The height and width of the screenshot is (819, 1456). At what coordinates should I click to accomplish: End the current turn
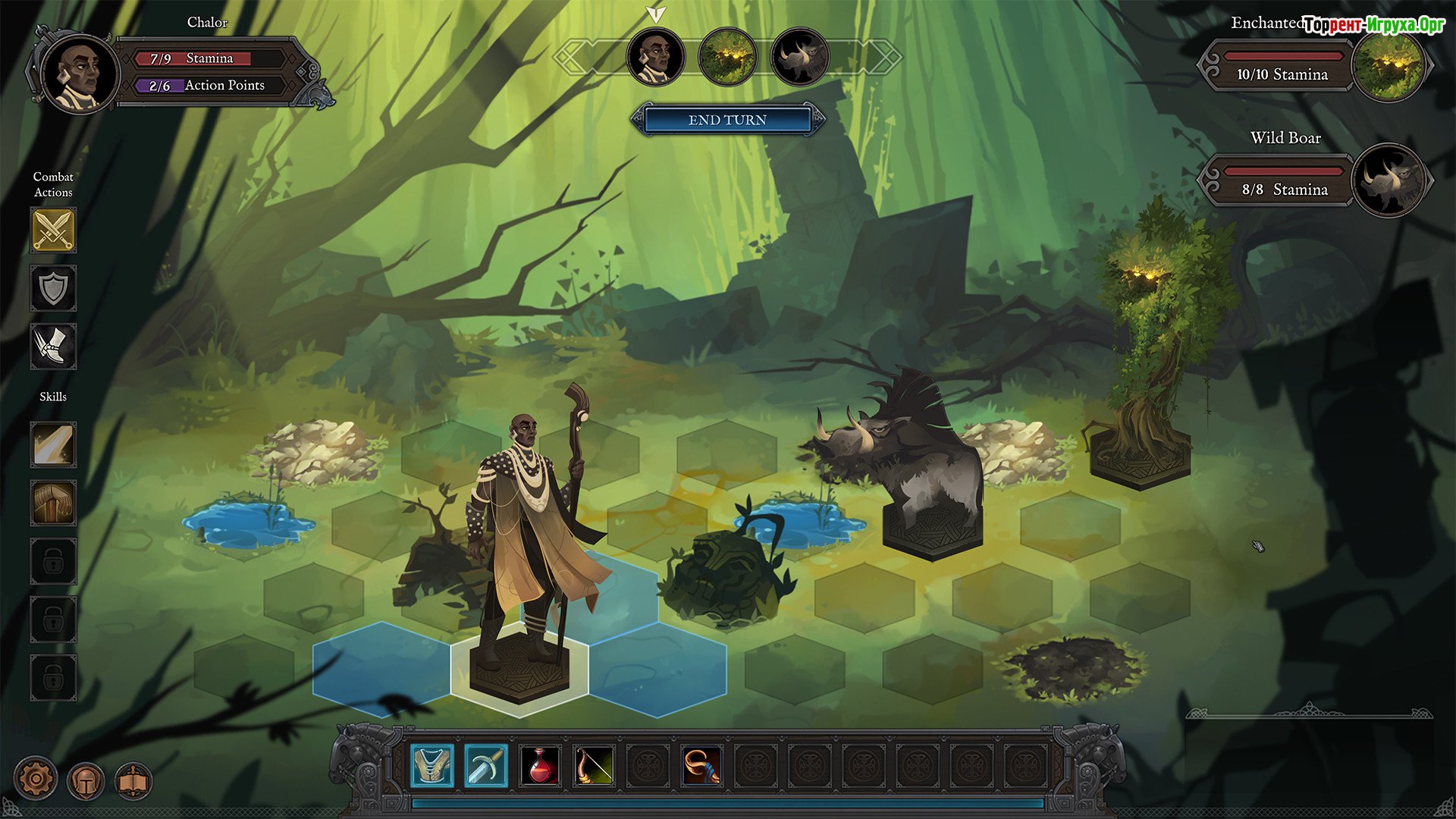727,120
